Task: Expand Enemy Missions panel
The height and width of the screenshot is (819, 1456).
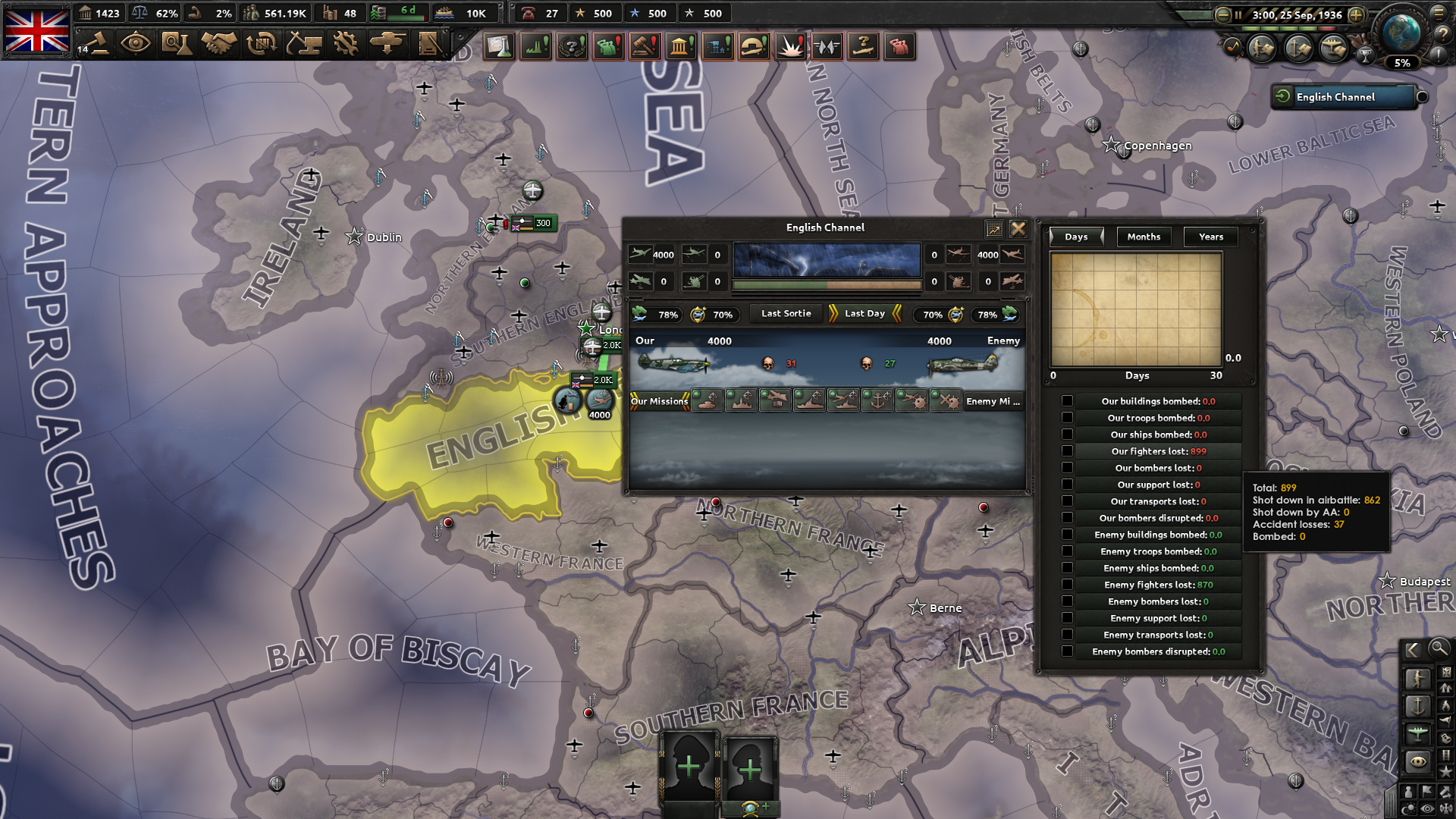Action: [993, 400]
